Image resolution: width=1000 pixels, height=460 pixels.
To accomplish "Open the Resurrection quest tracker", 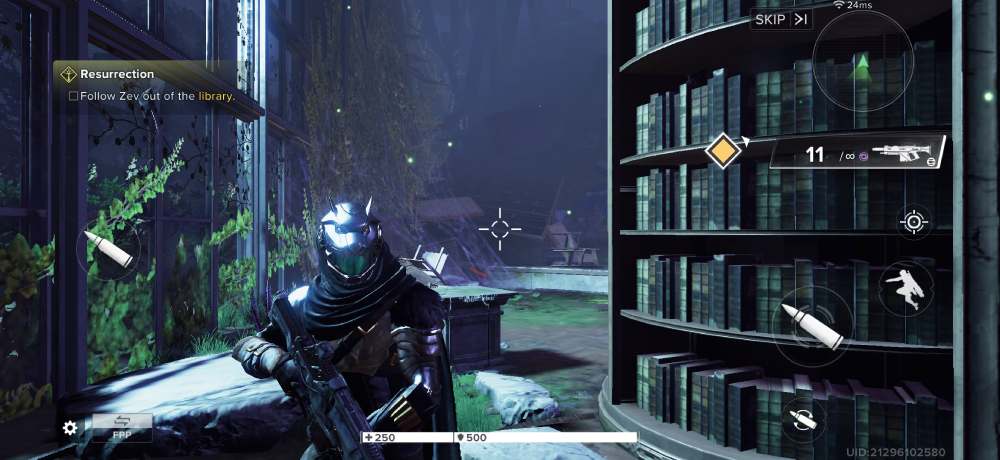I will coord(150,85).
